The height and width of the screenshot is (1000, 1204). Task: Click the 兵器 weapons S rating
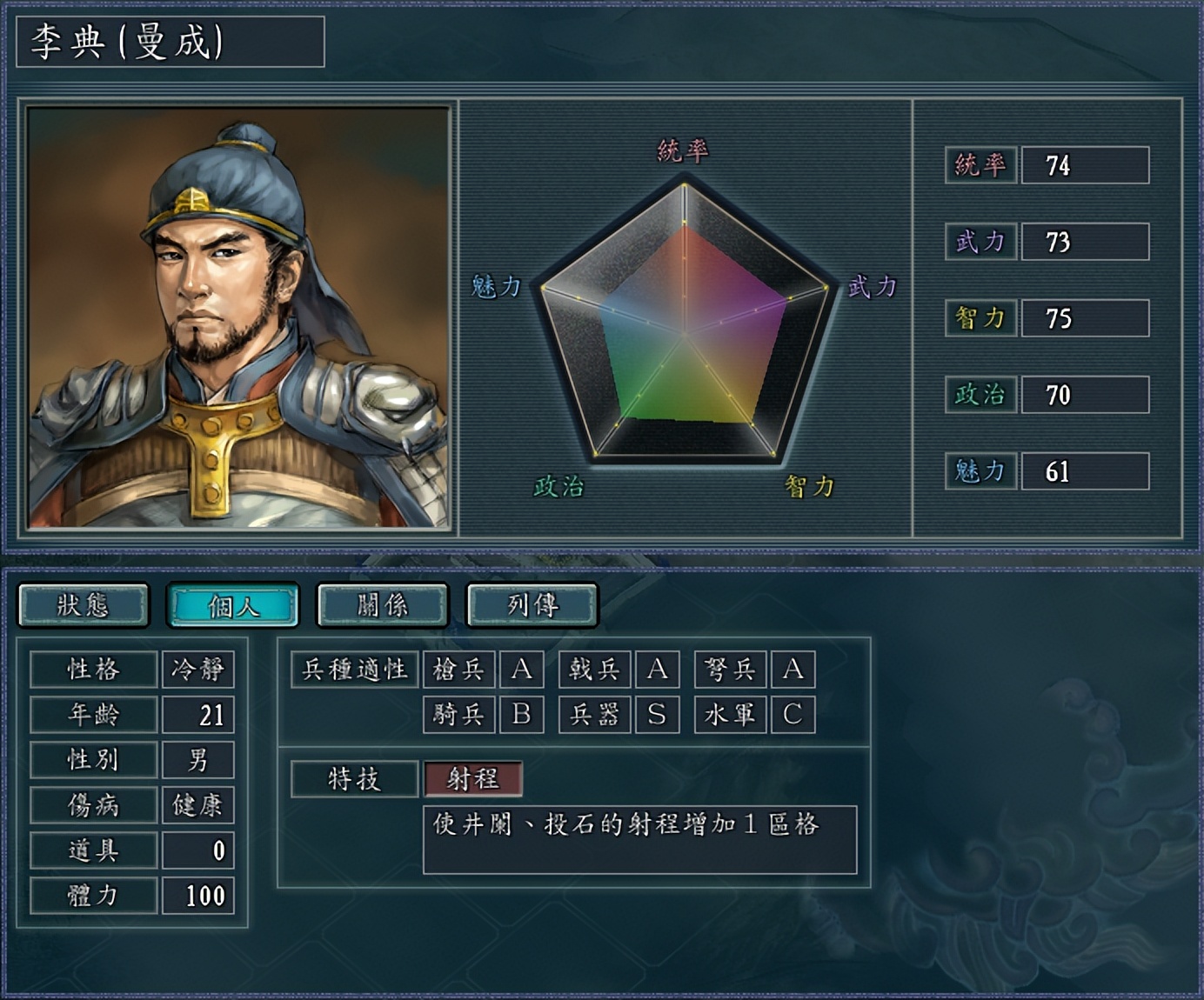click(x=657, y=715)
